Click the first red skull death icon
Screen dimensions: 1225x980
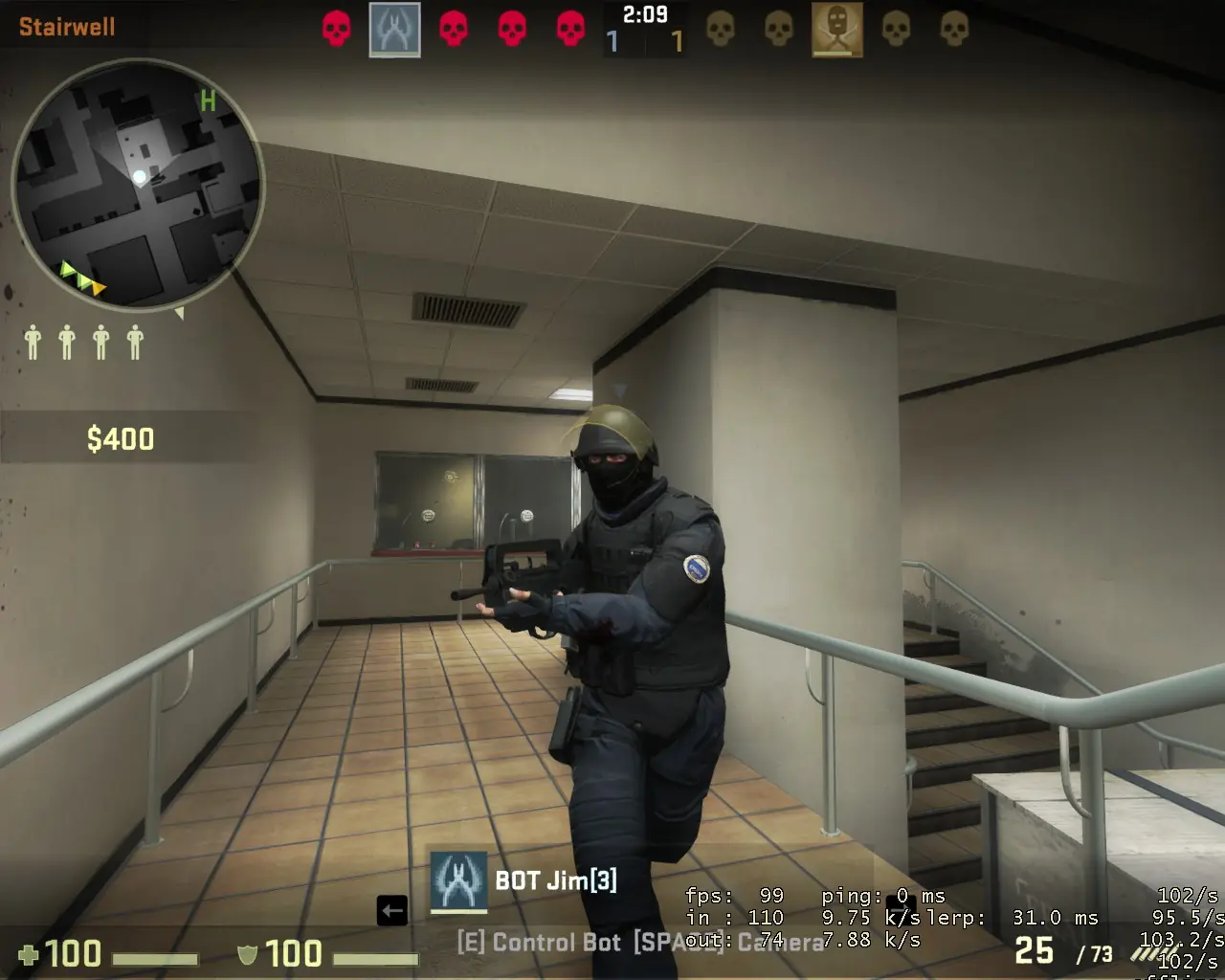337,29
